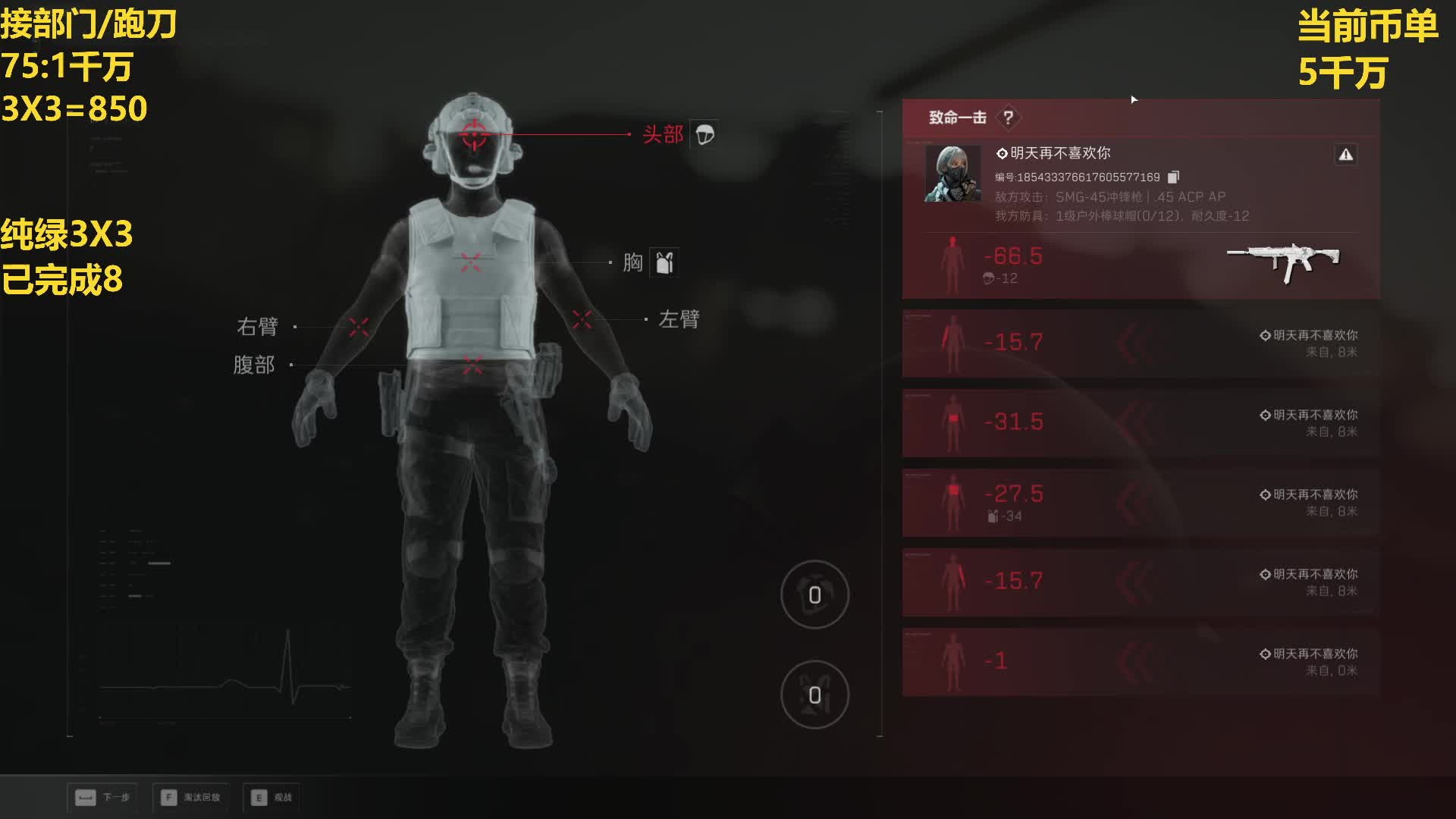Click the SMG-45 weapon image

(x=1283, y=262)
